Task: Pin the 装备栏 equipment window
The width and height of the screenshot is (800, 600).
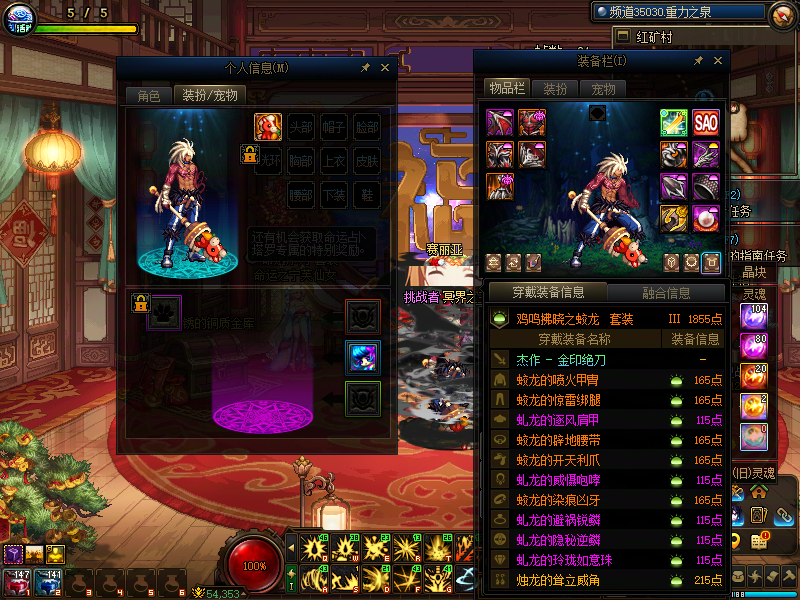Action: [x=699, y=61]
